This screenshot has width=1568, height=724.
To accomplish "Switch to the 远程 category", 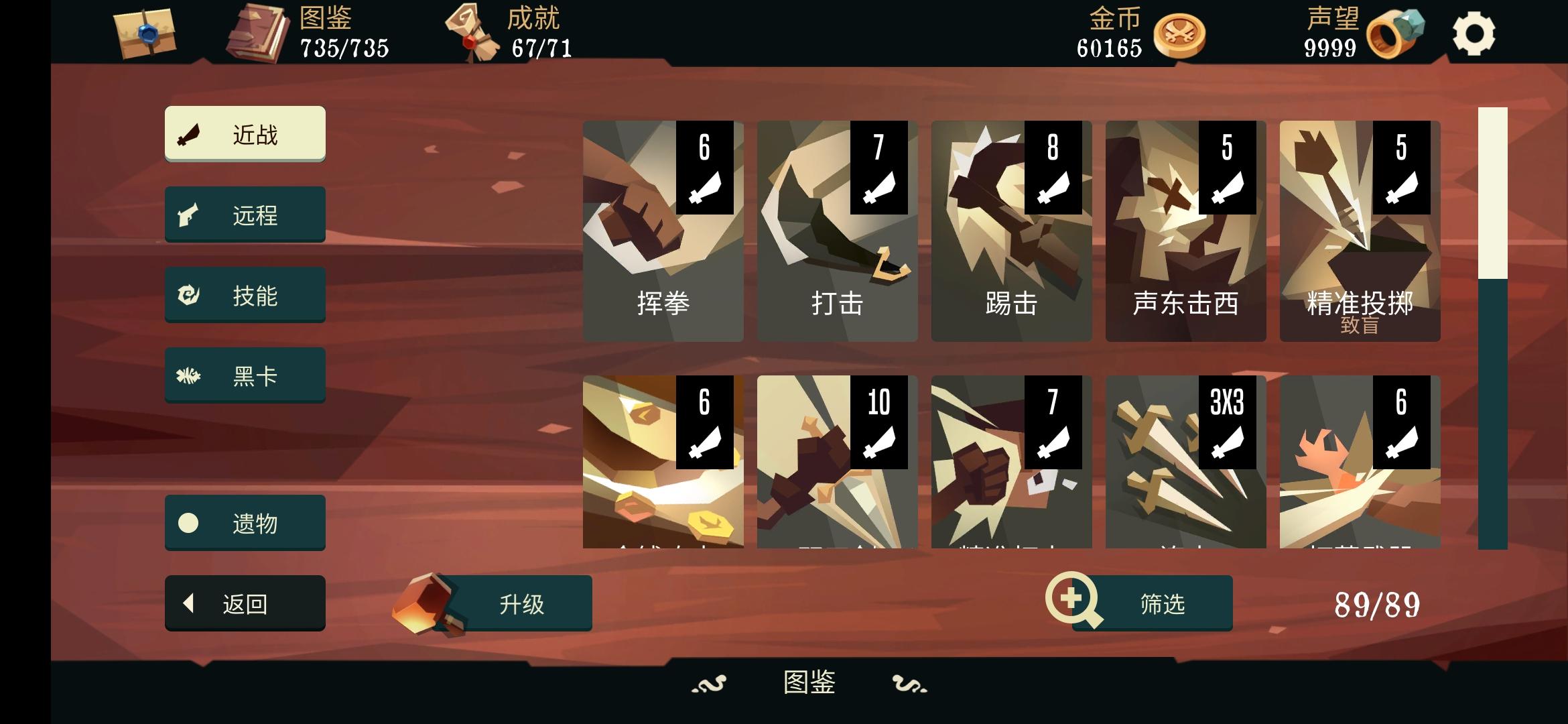I will [245, 213].
